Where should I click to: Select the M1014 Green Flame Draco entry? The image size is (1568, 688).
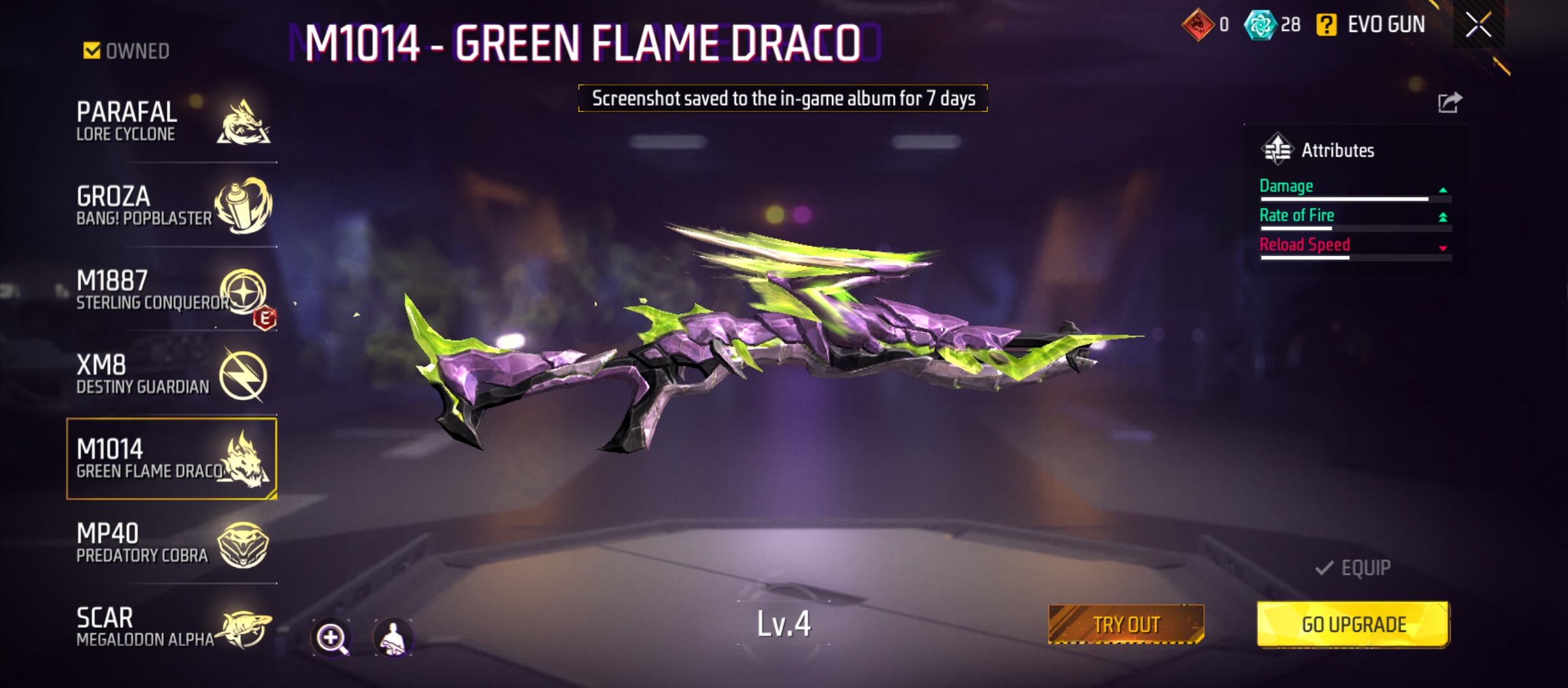[172, 459]
